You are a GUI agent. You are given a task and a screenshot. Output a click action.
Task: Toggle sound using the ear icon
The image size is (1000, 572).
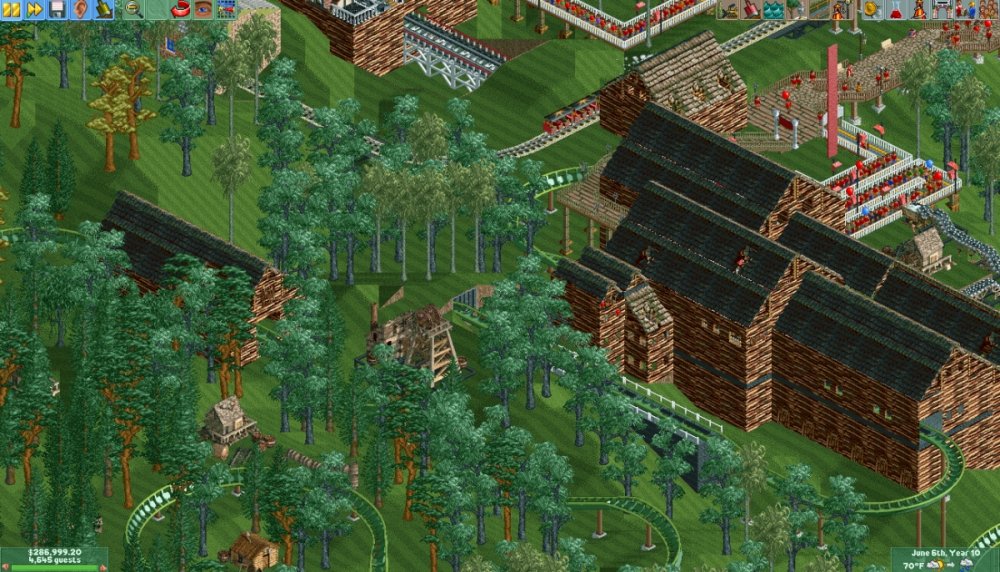[80, 9]
